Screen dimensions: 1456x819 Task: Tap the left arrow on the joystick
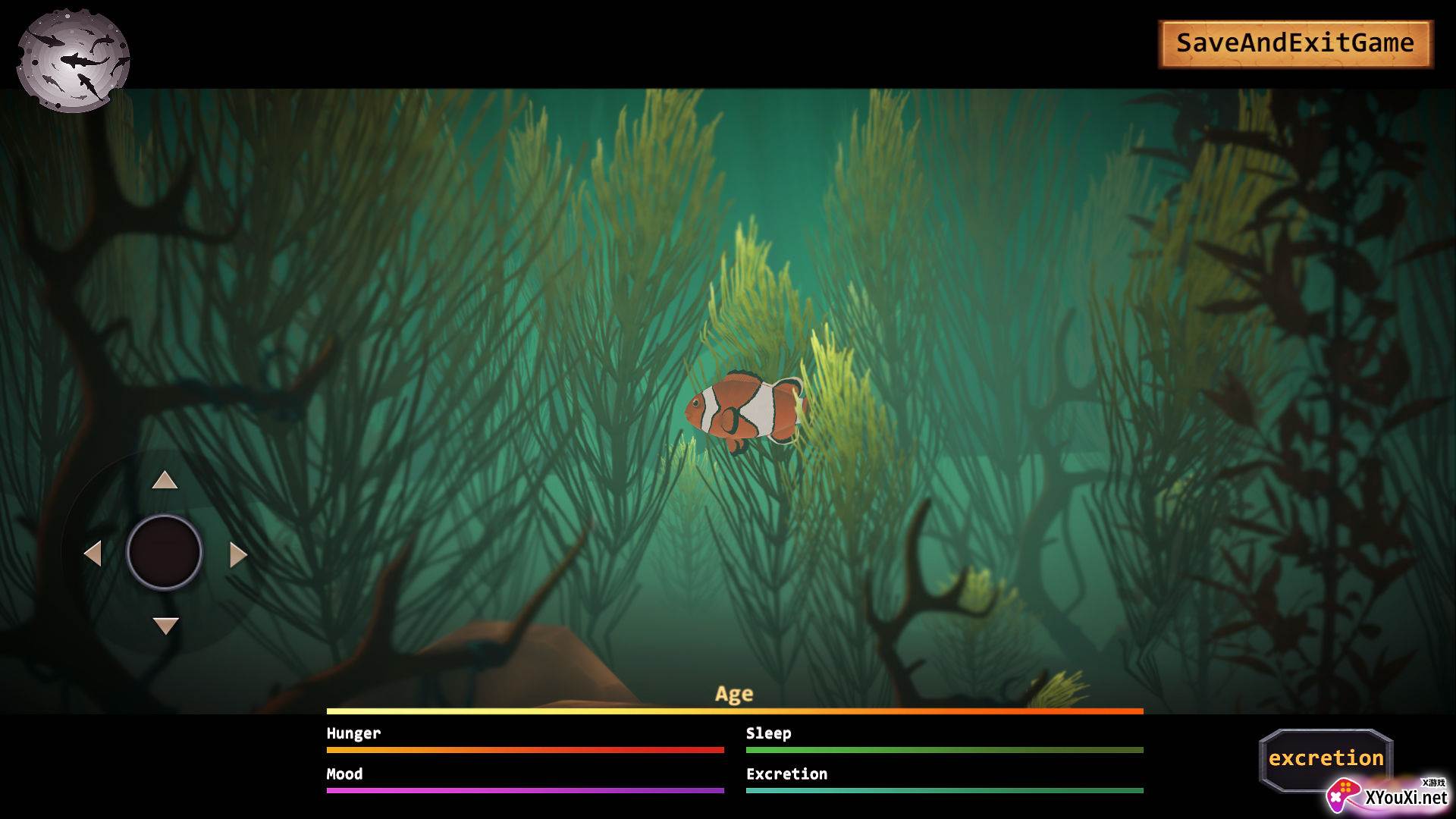(93, 554)
